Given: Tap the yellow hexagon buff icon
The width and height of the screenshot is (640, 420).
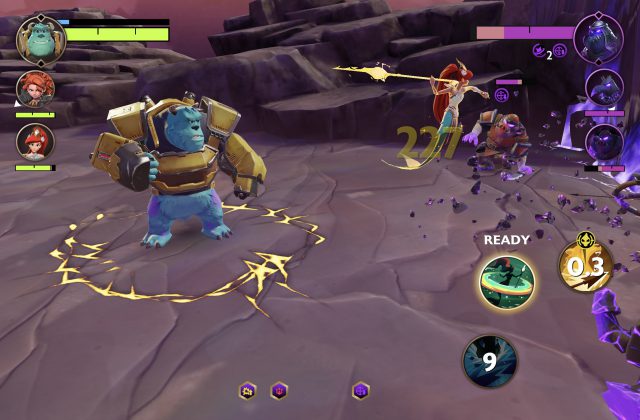Looking at the screenshot, I should click(x=247, y=390).
